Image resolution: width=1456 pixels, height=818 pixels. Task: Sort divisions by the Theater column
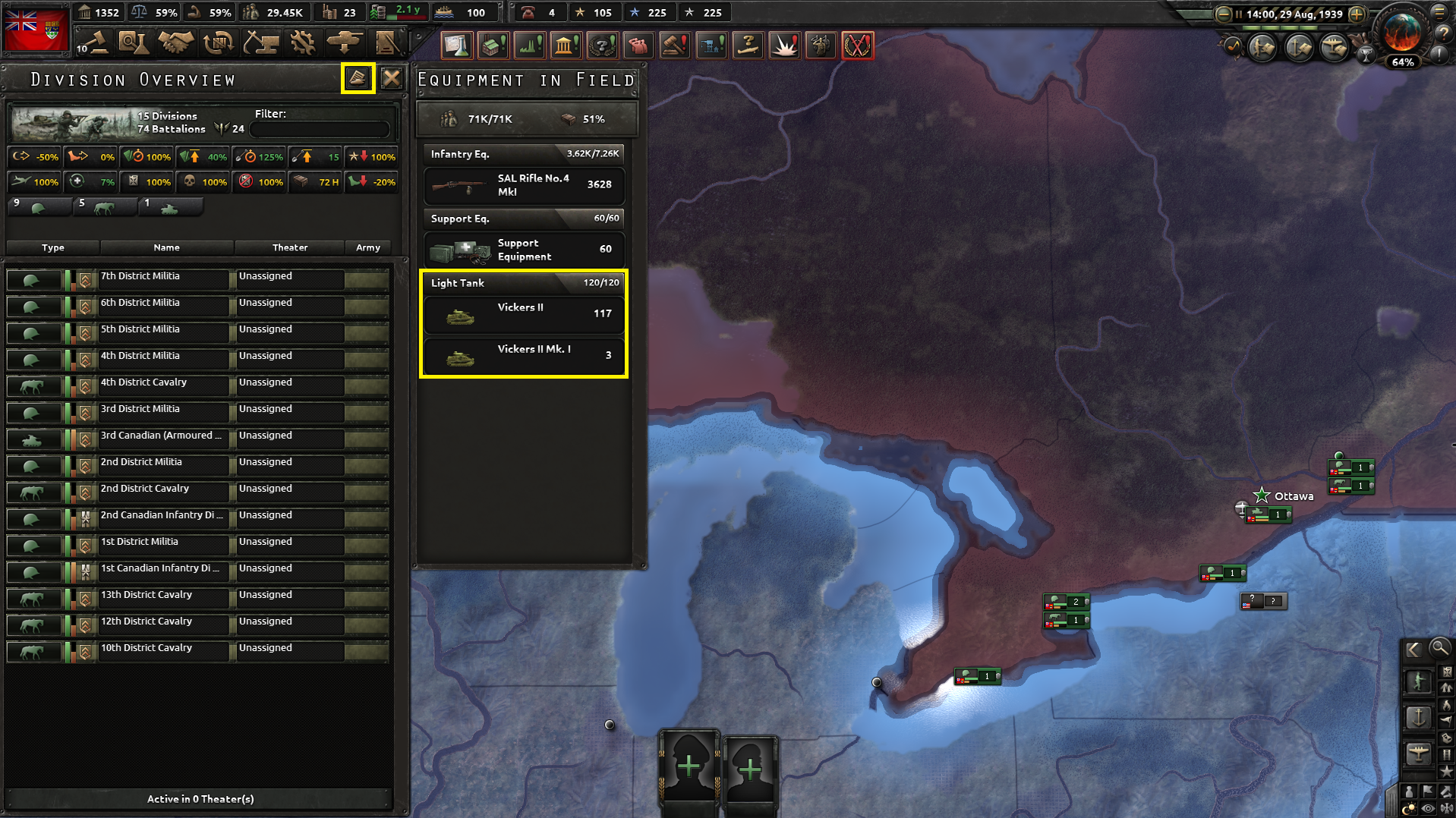point(289,247)
